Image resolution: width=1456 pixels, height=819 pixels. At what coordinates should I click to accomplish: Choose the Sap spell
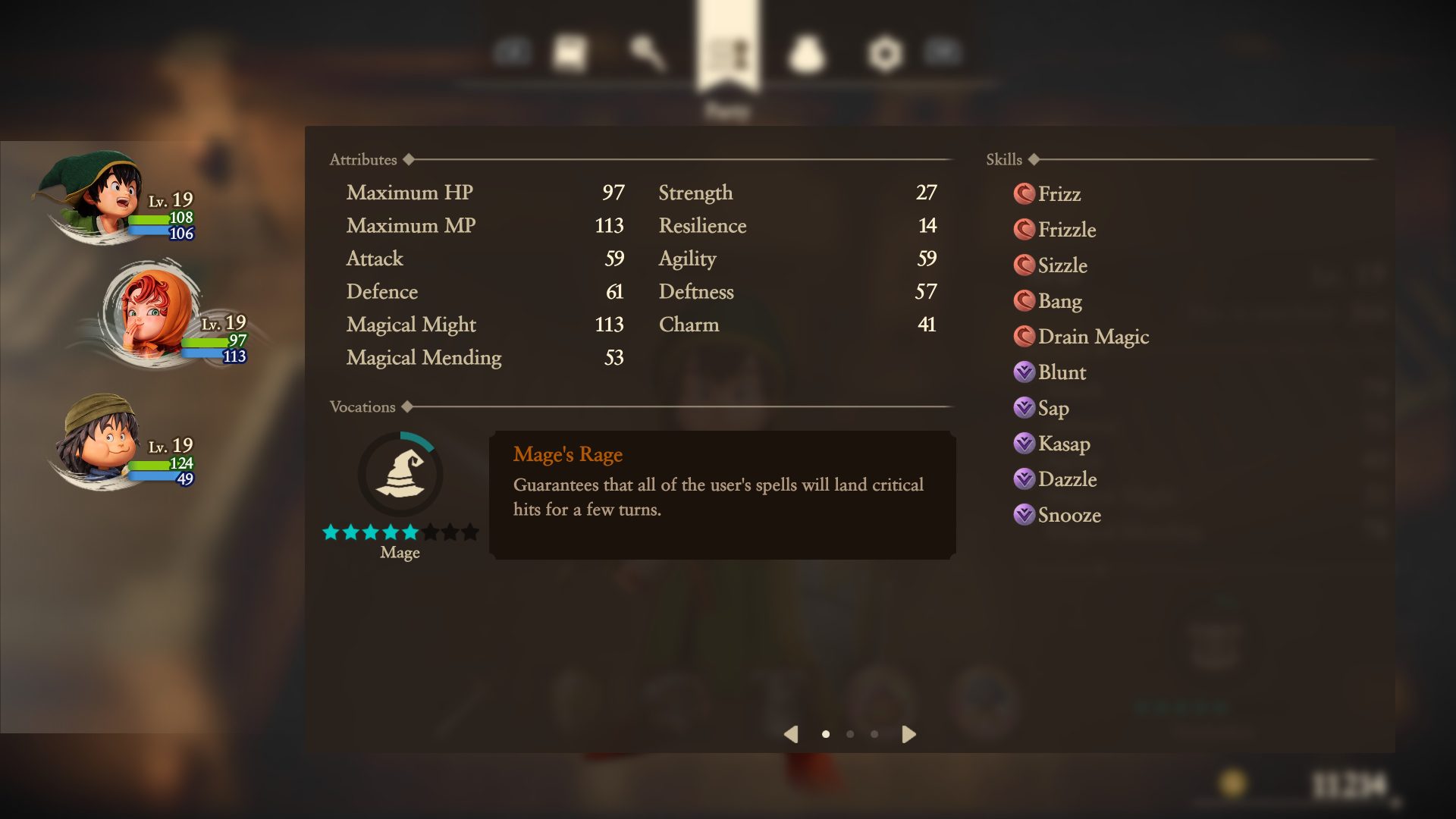[1053, 408]
